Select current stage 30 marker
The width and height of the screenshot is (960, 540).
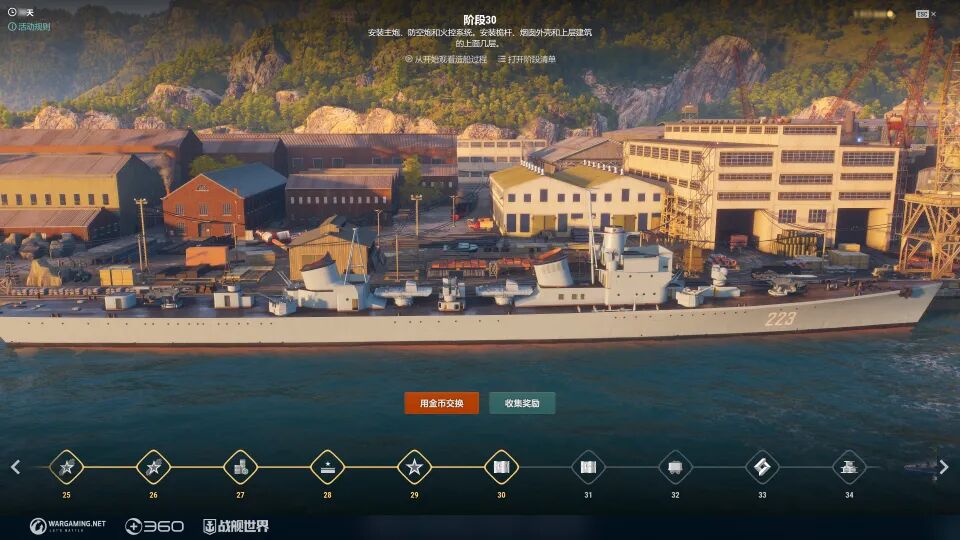point(501,467)
